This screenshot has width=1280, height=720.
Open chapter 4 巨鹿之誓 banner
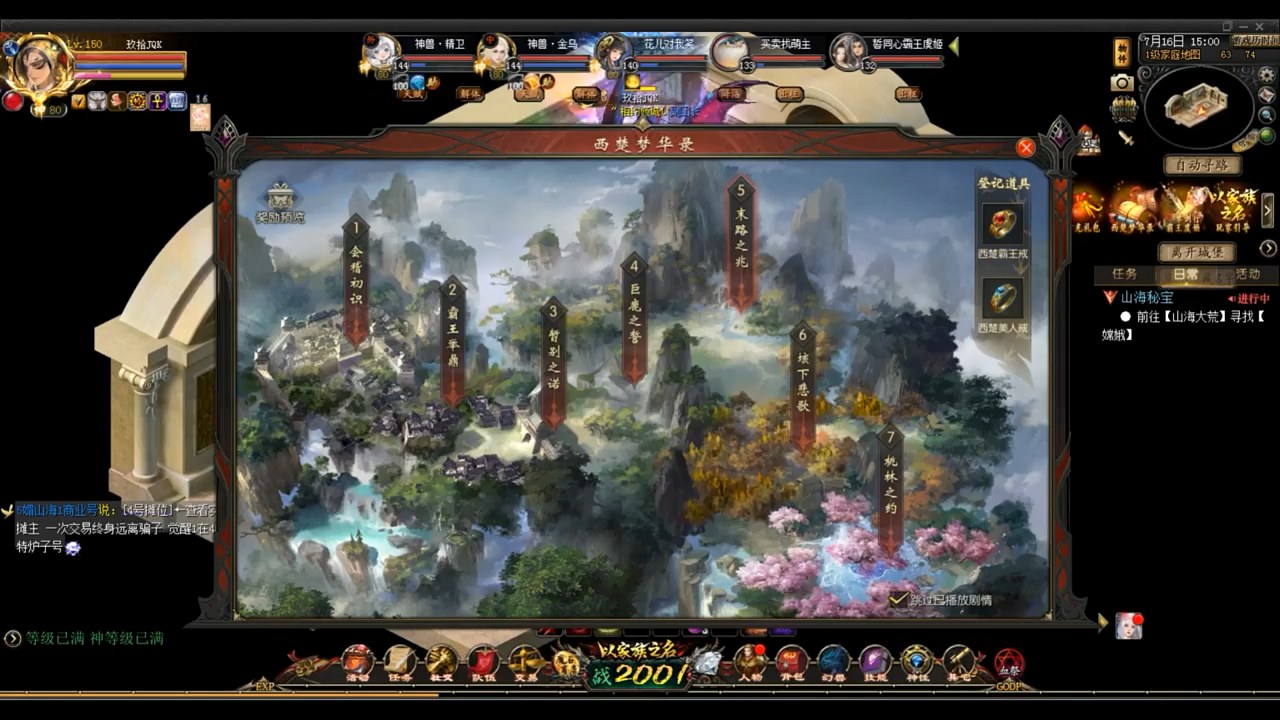(x=633, y=315)
